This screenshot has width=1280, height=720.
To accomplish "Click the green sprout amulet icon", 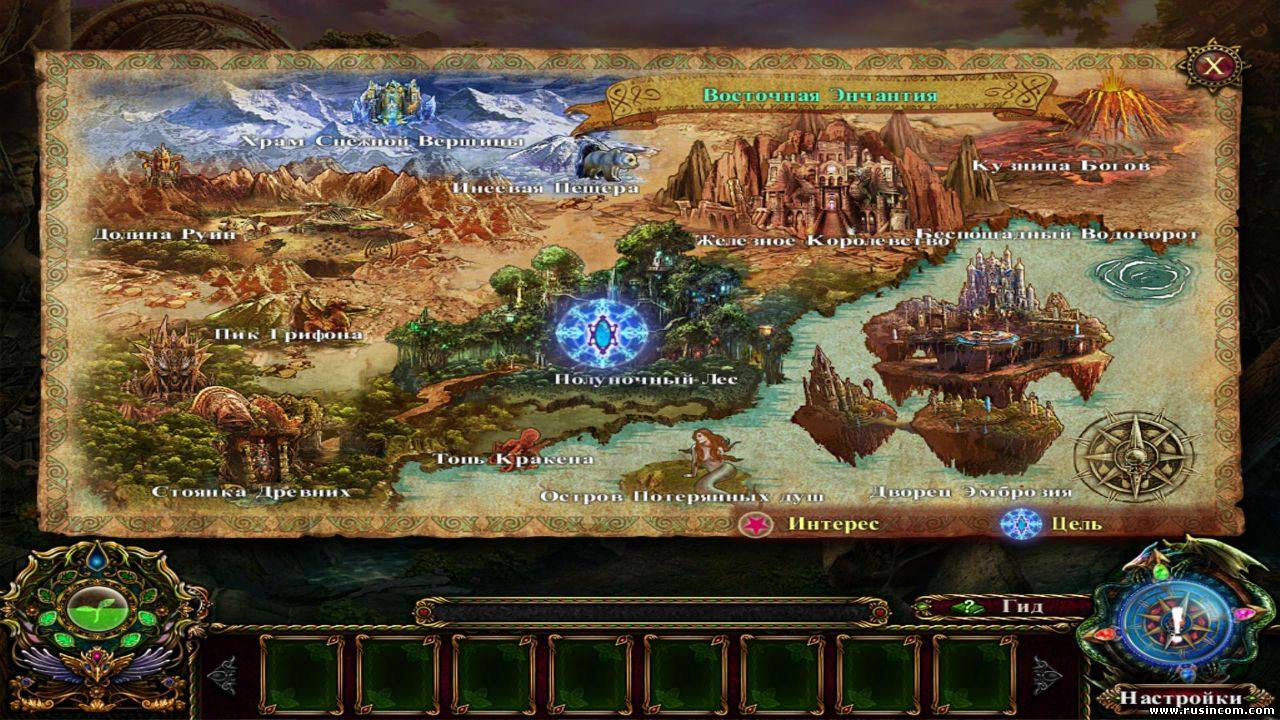I will point(95,611).
